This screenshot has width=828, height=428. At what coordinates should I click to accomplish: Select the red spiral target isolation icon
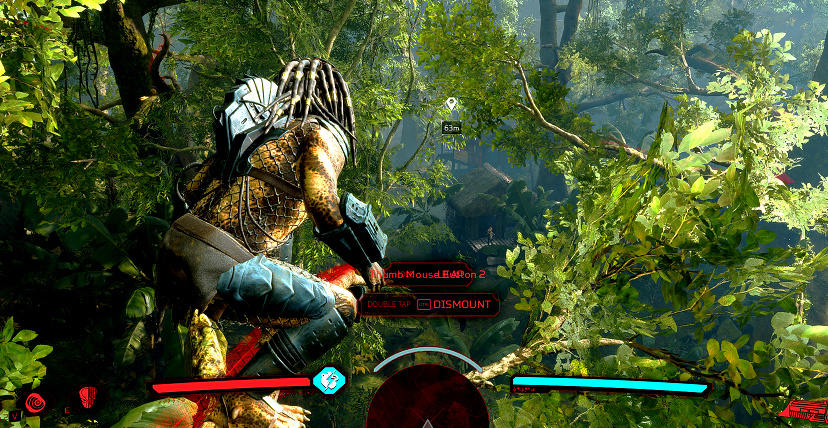click(x=36, y=401)
